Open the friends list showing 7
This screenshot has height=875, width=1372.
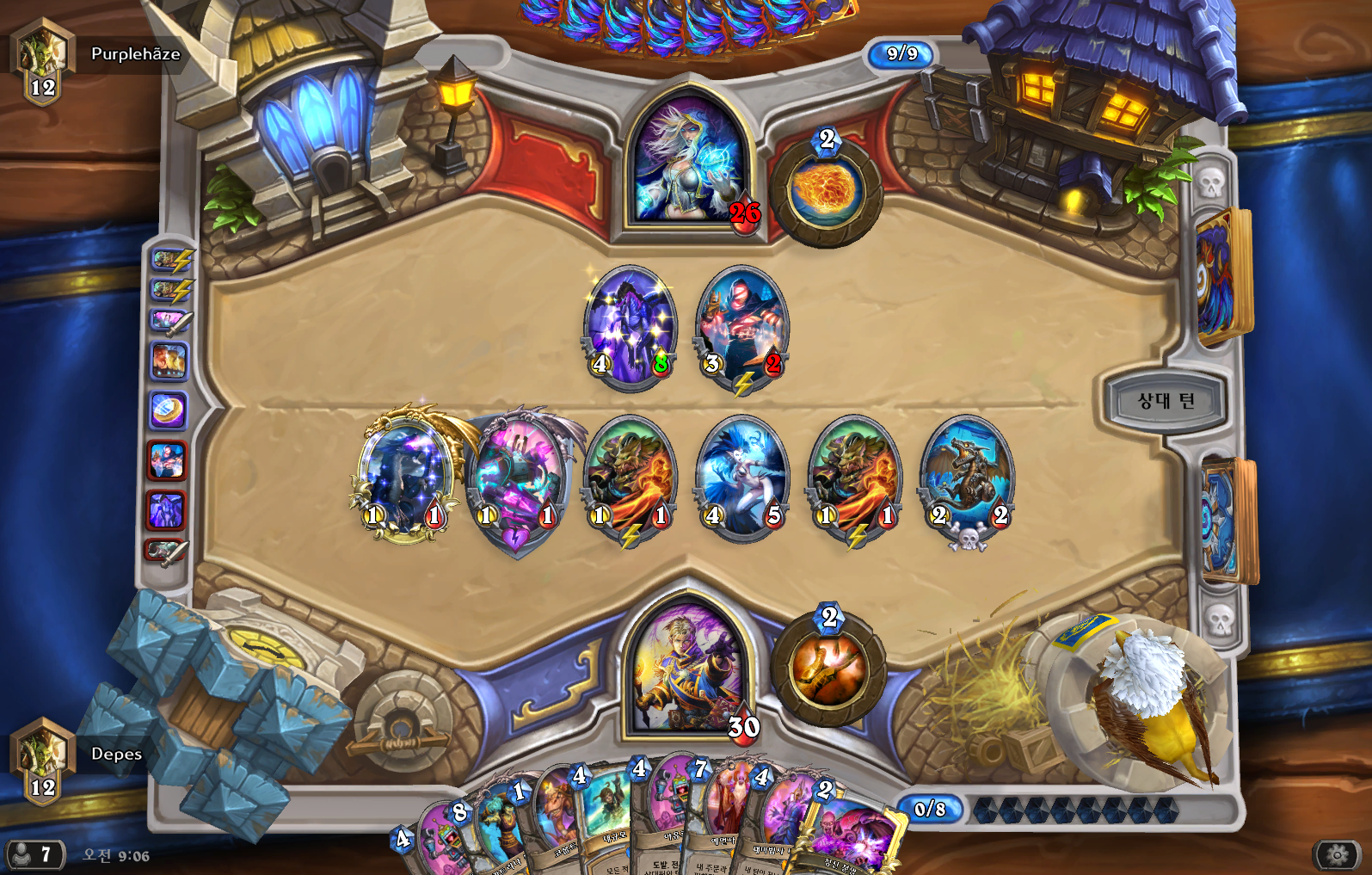34,854
